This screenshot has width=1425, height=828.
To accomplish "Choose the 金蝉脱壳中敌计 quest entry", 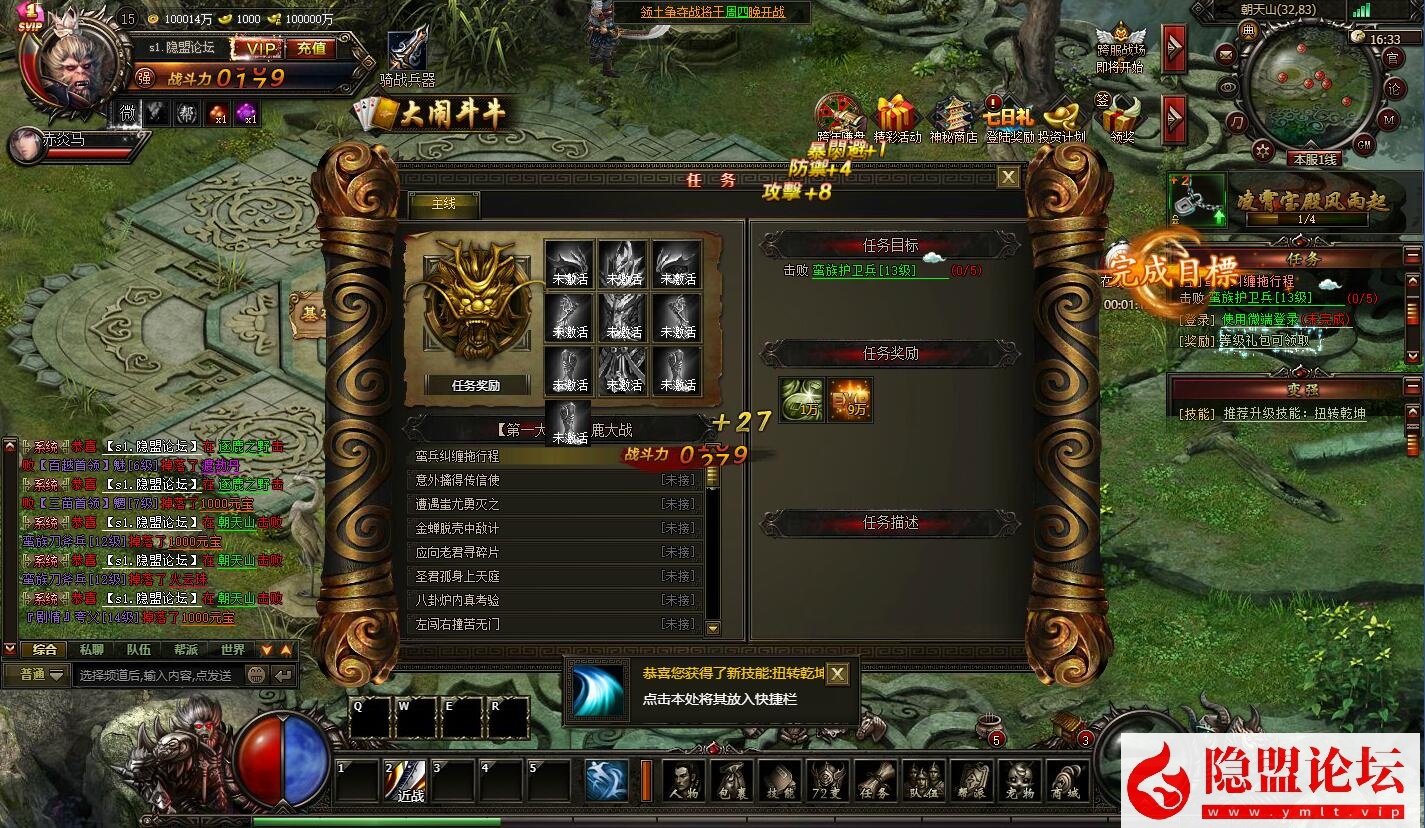I will (x=556, y=528).
